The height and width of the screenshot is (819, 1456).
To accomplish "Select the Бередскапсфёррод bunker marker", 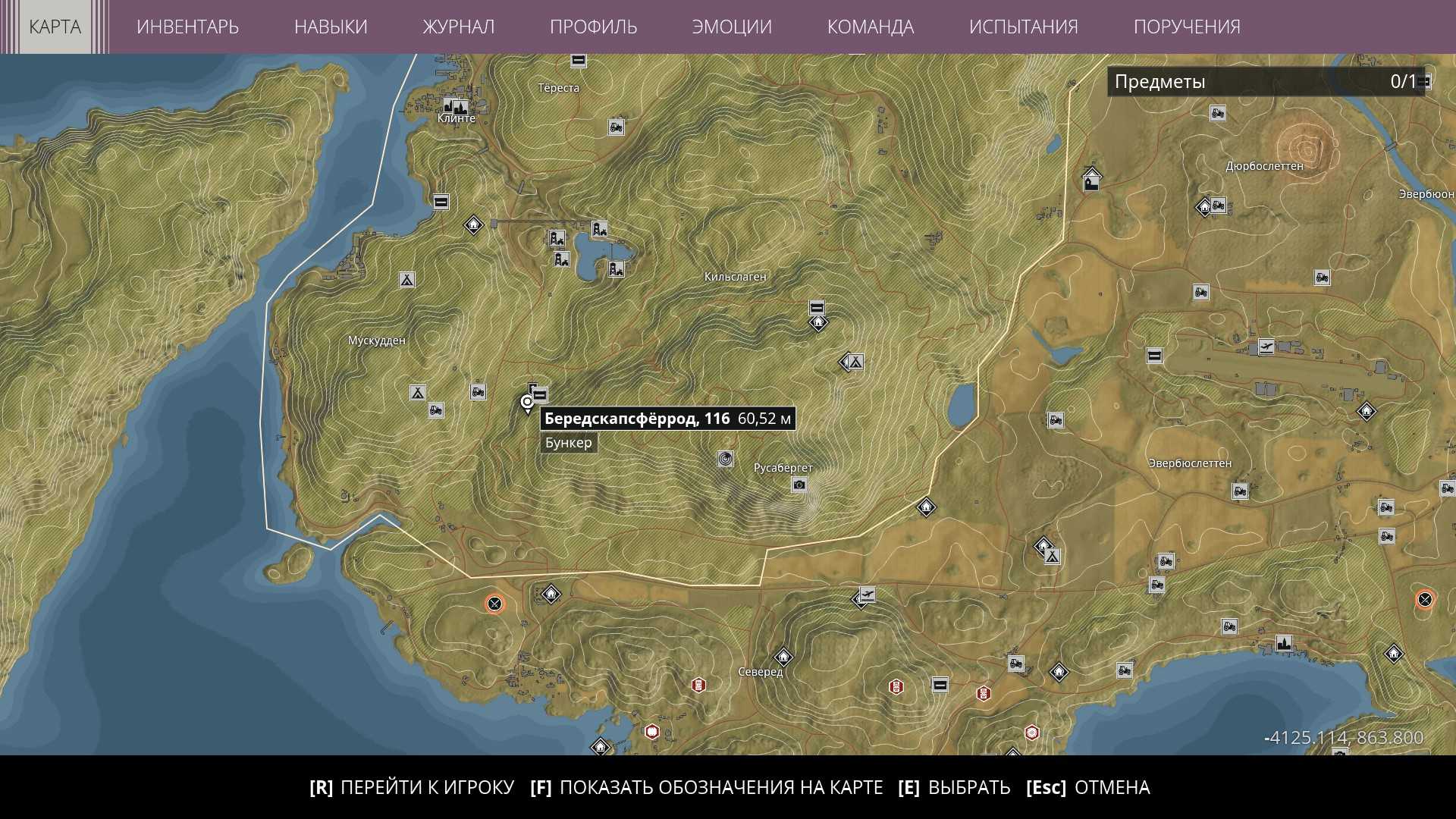I will click(540, 394).
